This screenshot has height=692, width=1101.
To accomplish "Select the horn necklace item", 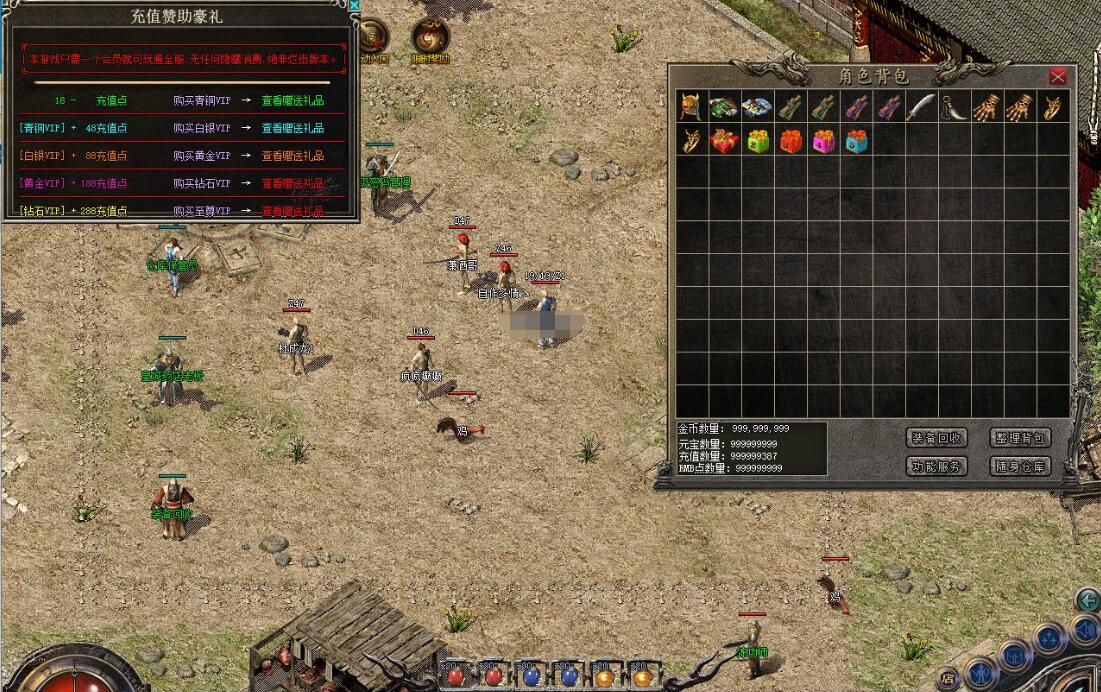I will point(953,107).
